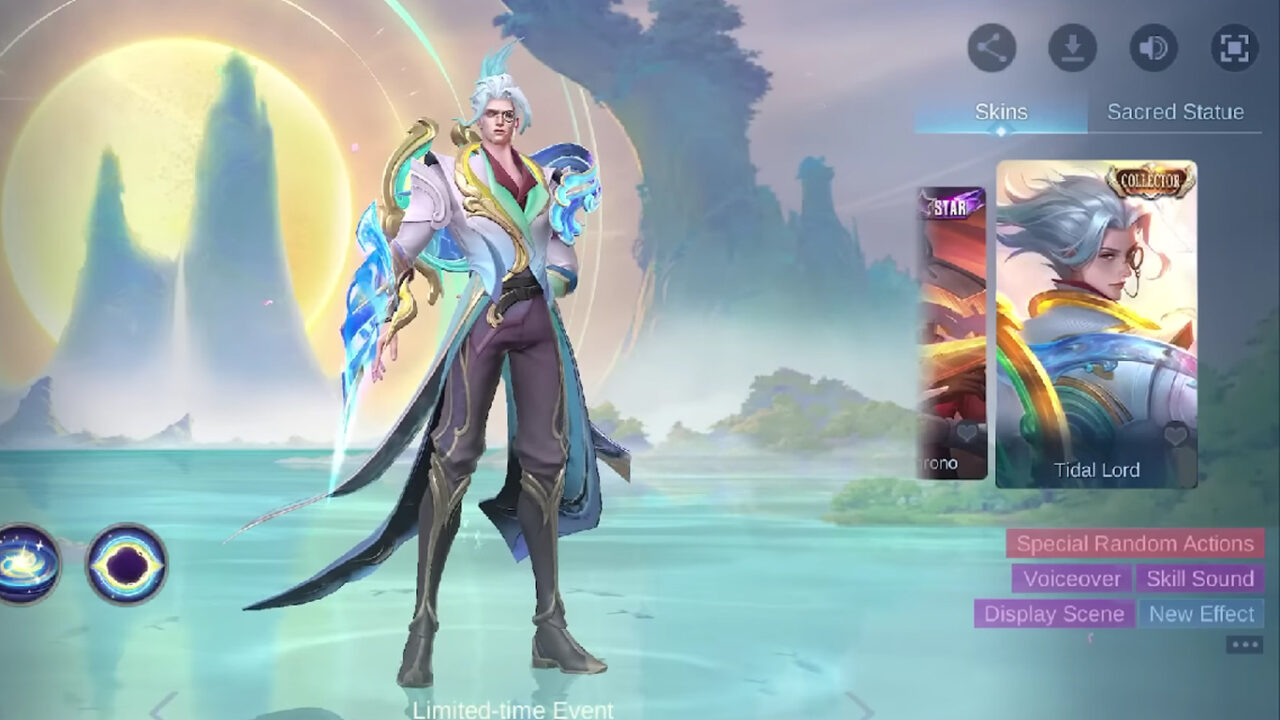Mute the sound using the speaker icon
1280x720 pixels.
coord(1152,45)
